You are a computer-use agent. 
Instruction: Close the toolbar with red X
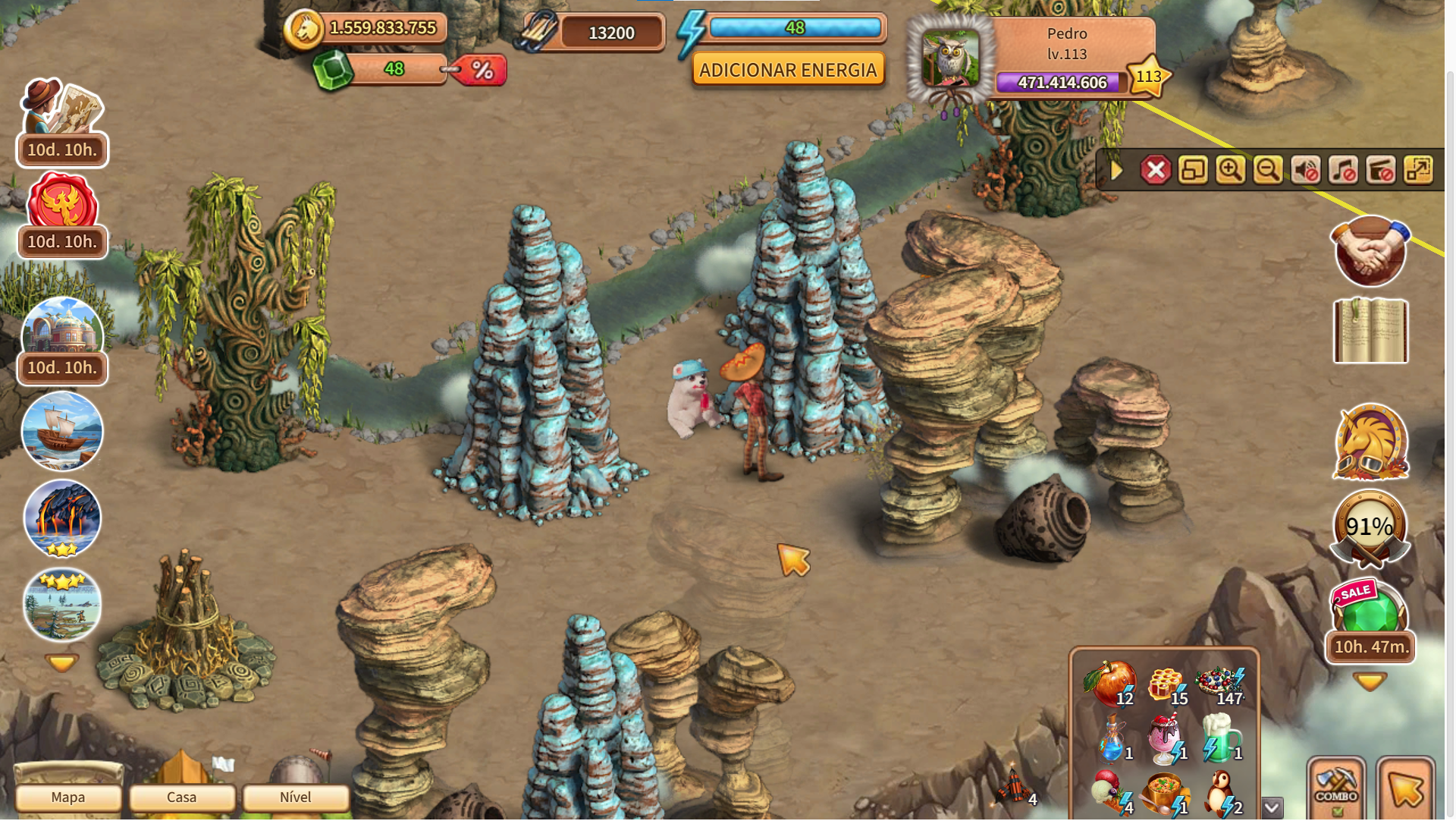click(x=1156, y=170)
